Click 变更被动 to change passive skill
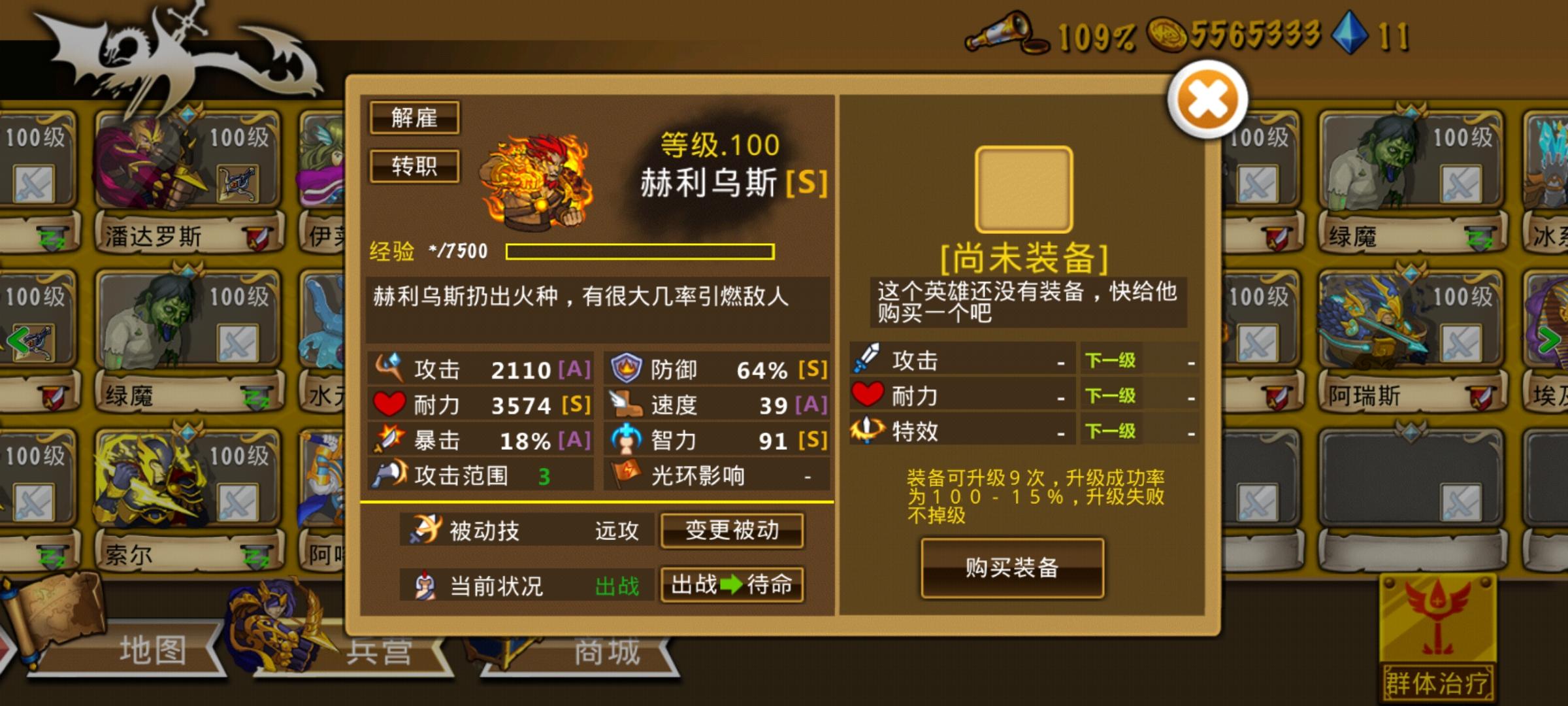Viewport: 1568px width, 706px height. 732,531
